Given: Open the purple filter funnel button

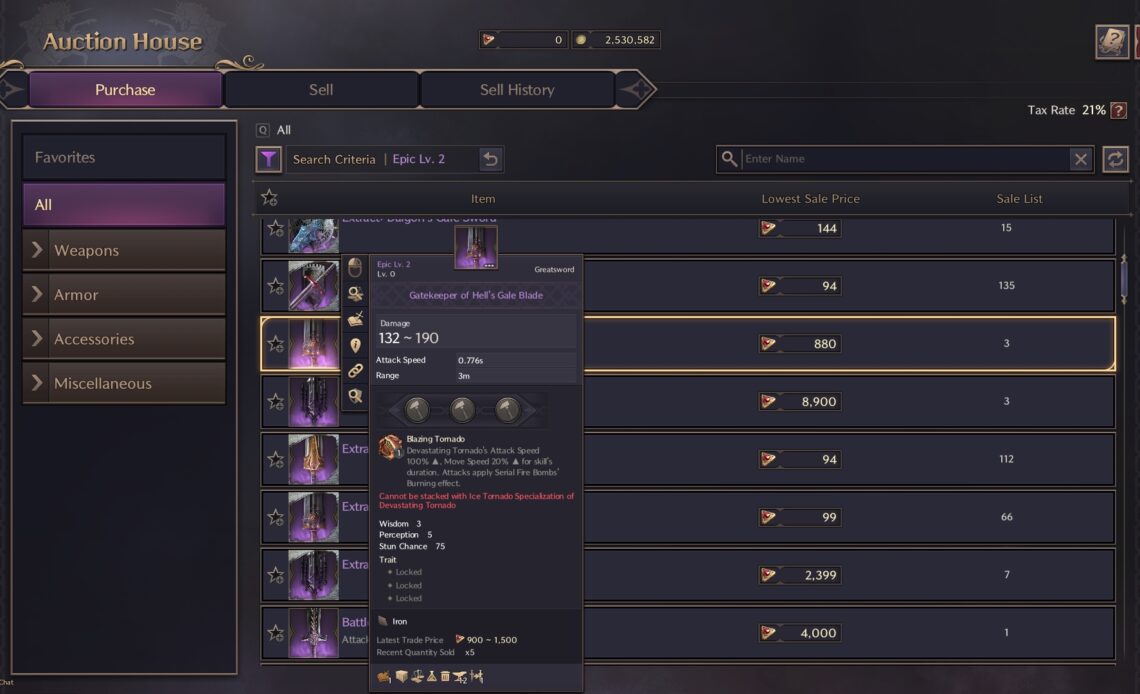Looking at the screenshot, I should (x=268, y=159).
